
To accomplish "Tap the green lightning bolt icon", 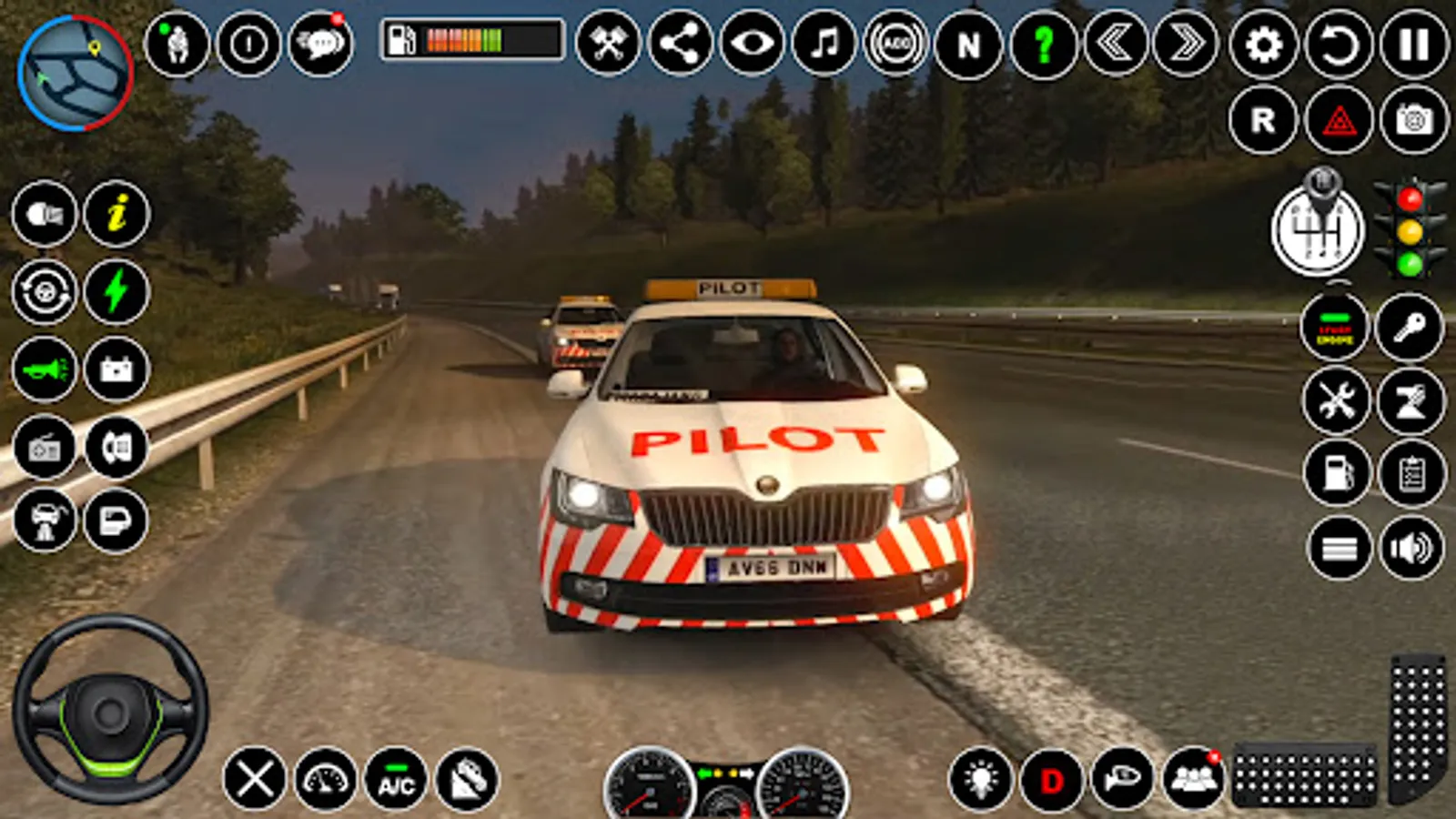I will pyautogui.click(x=116, y=292).
